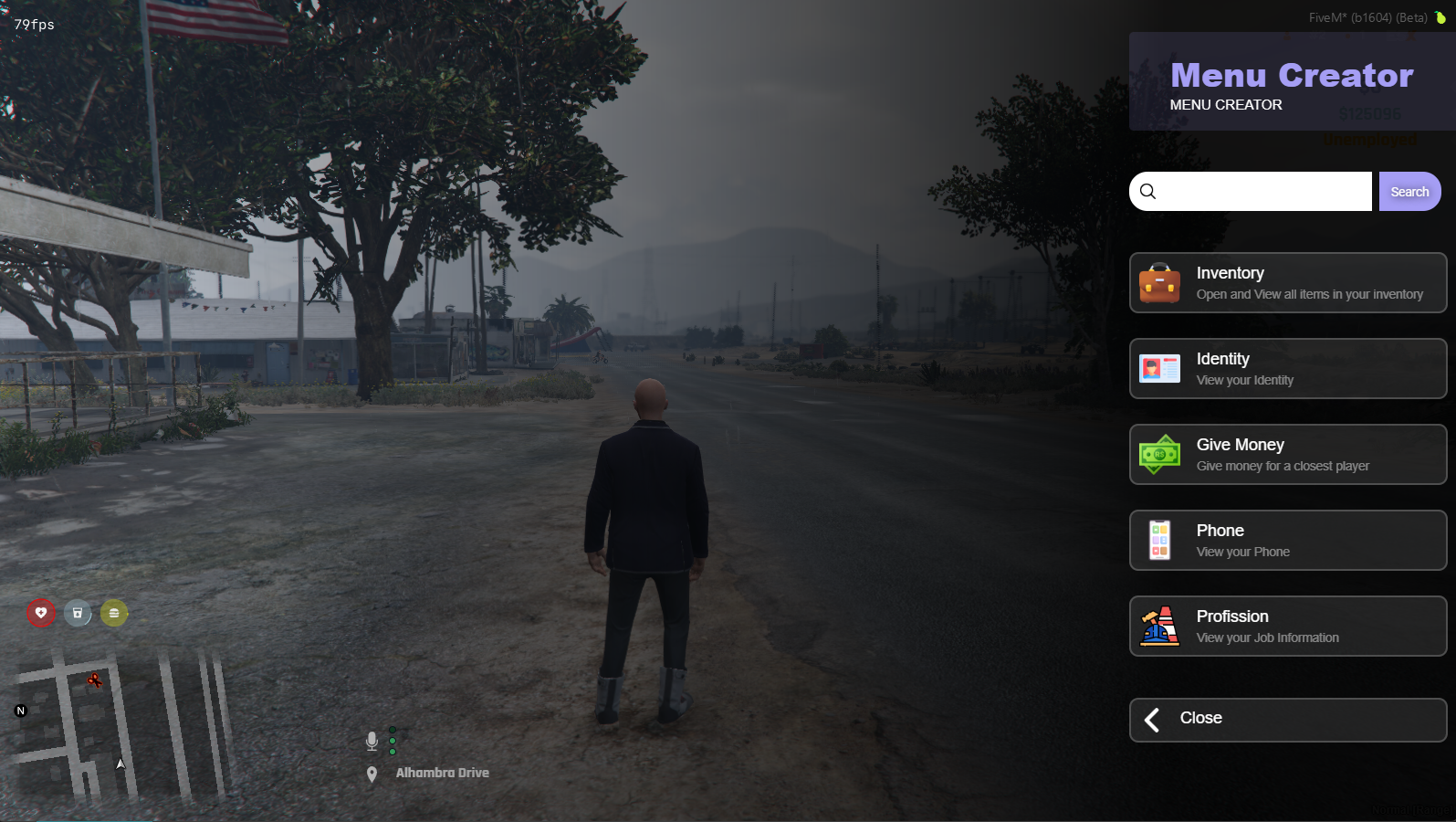Select the grey cup thirst icon
1456x822 pixels.
coord(78,613)
